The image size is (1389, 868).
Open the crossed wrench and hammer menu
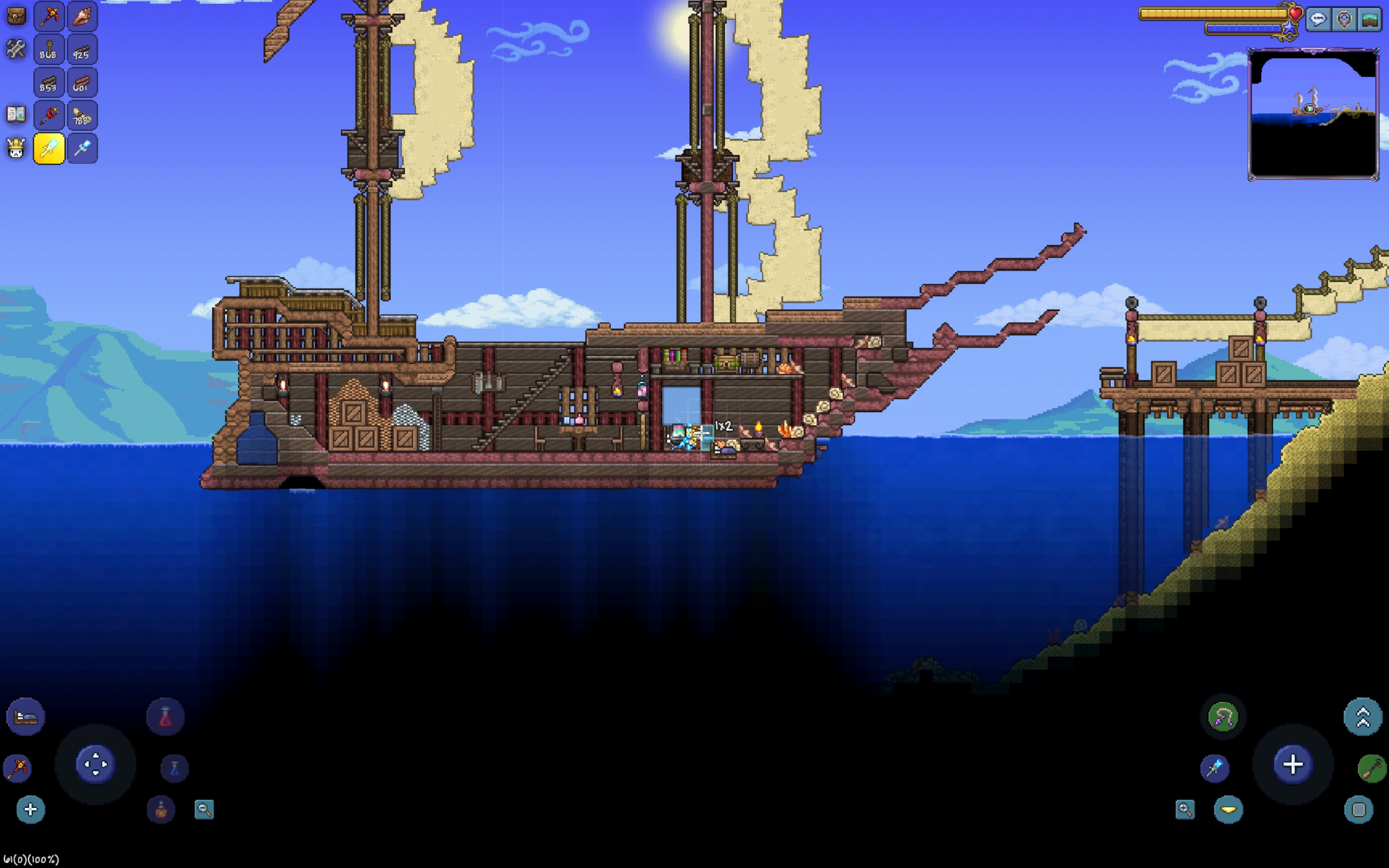16,49
